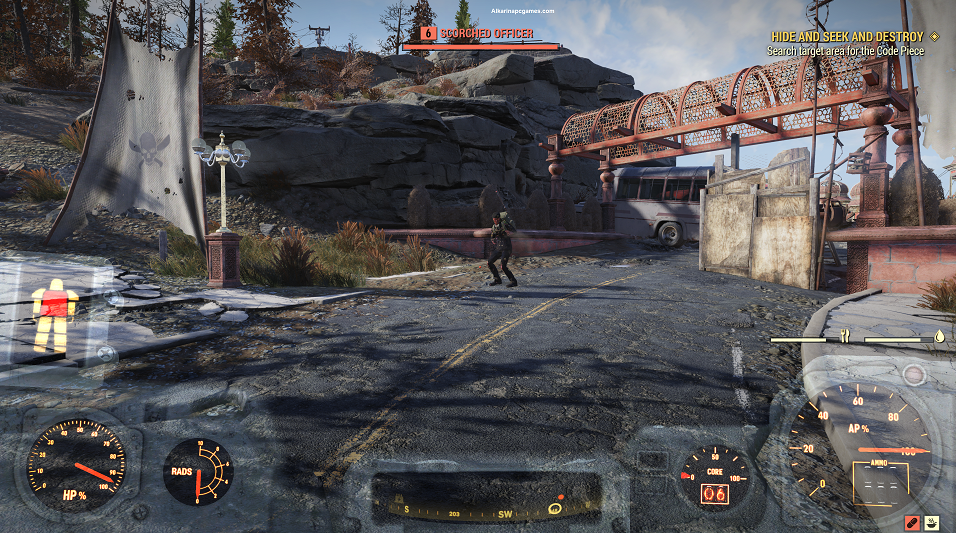
Task: Click the power armor condition figure
Action: coord(53,314)
